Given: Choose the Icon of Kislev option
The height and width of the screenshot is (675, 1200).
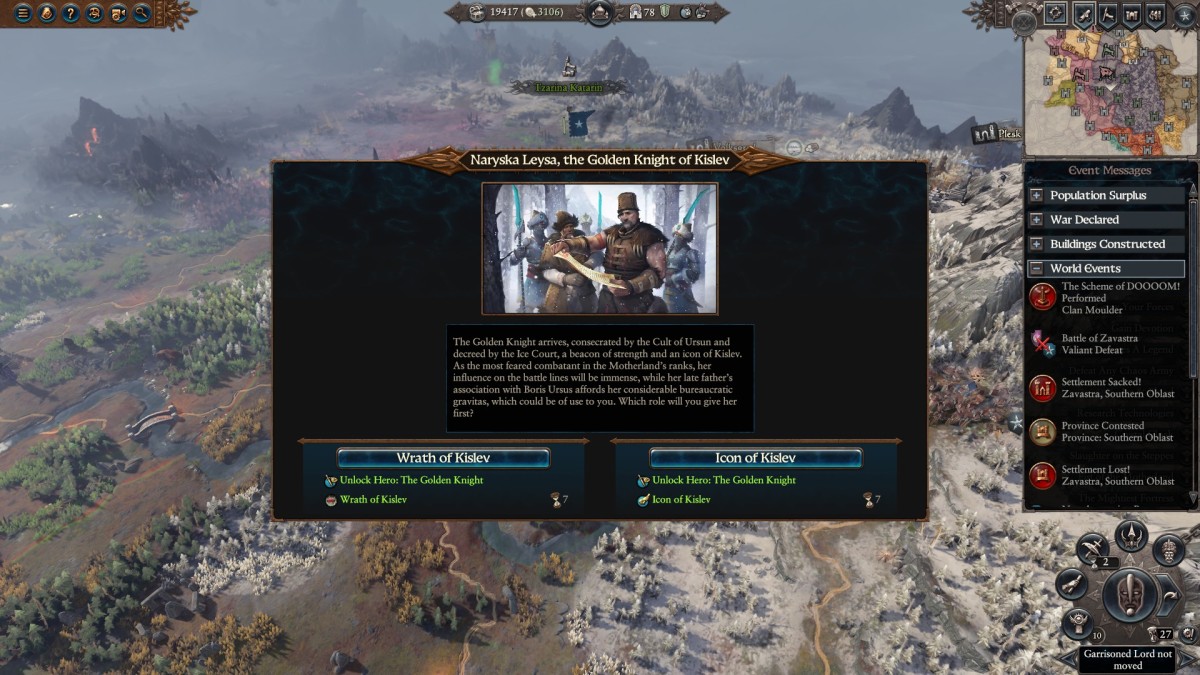Looking at the screenshot, I should [755, 458].
